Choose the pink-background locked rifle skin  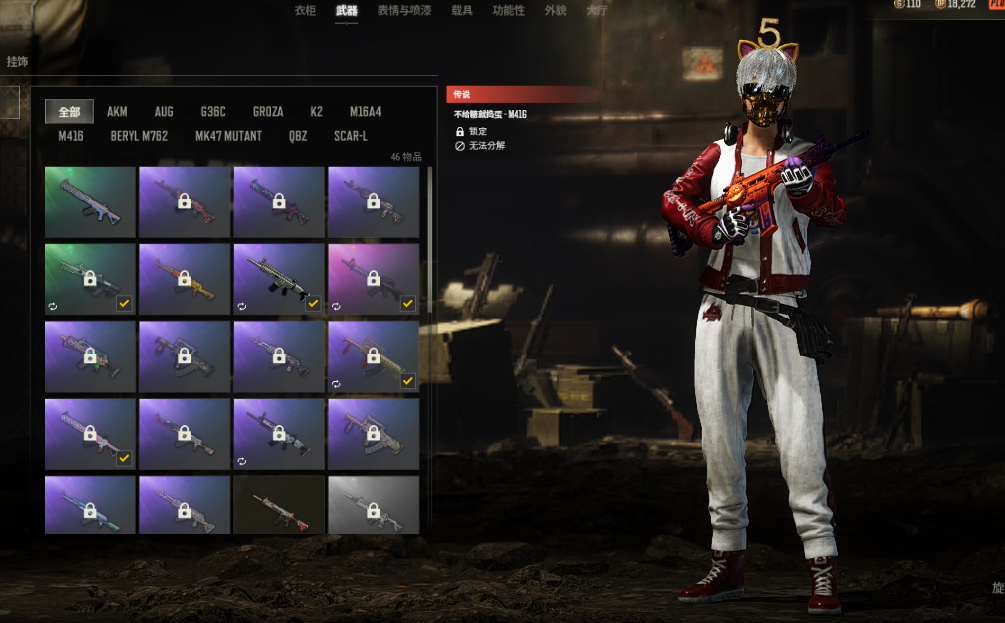(373, 278)
